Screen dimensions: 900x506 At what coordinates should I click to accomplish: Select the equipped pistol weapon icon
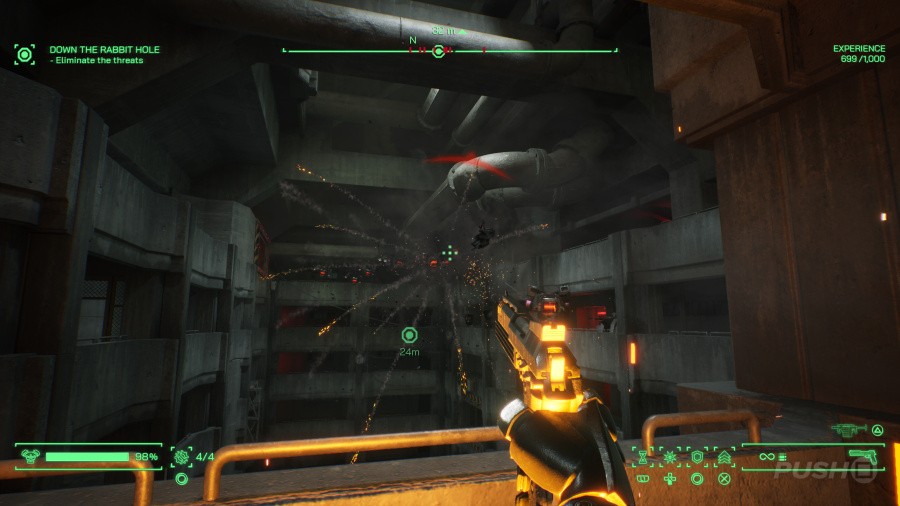[x=862, y=458]
